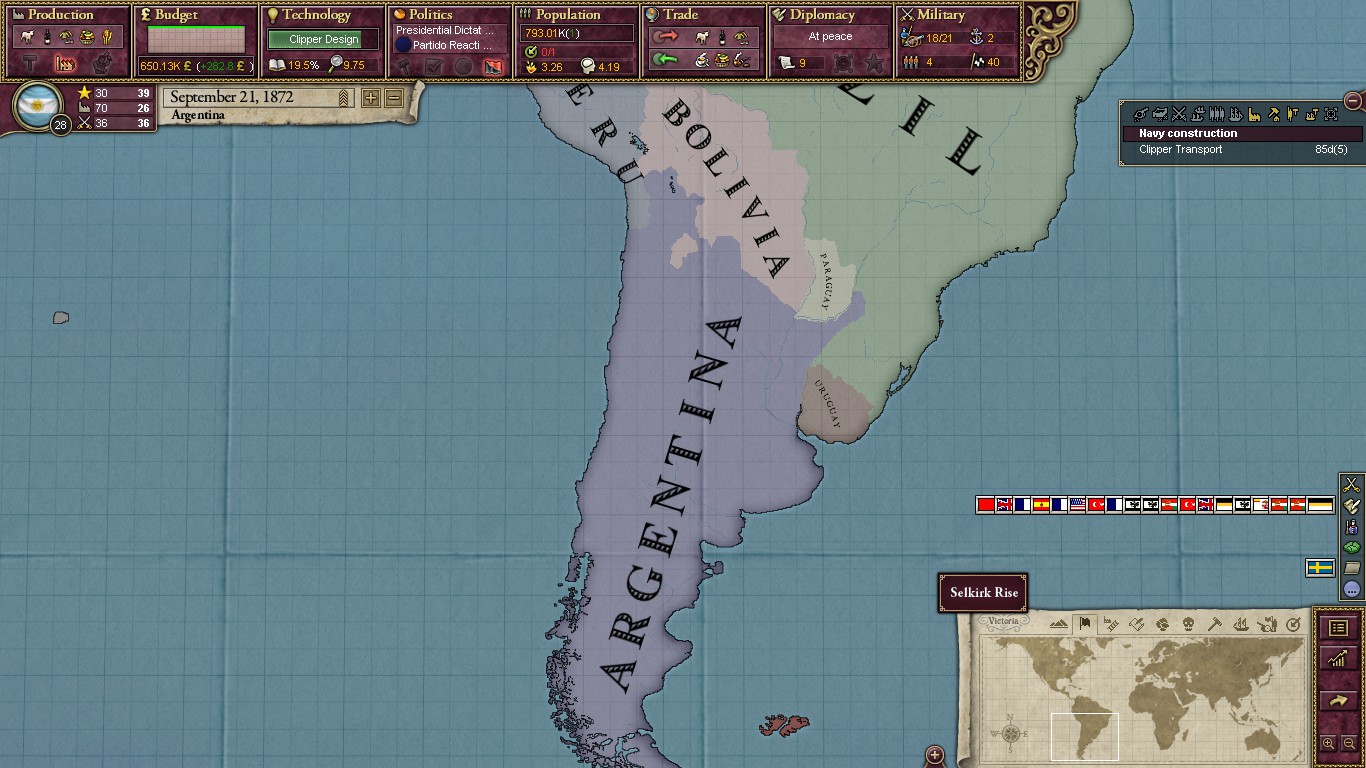
Task: Collapse the outliner with the minus button
Action: coord(1352,101)
